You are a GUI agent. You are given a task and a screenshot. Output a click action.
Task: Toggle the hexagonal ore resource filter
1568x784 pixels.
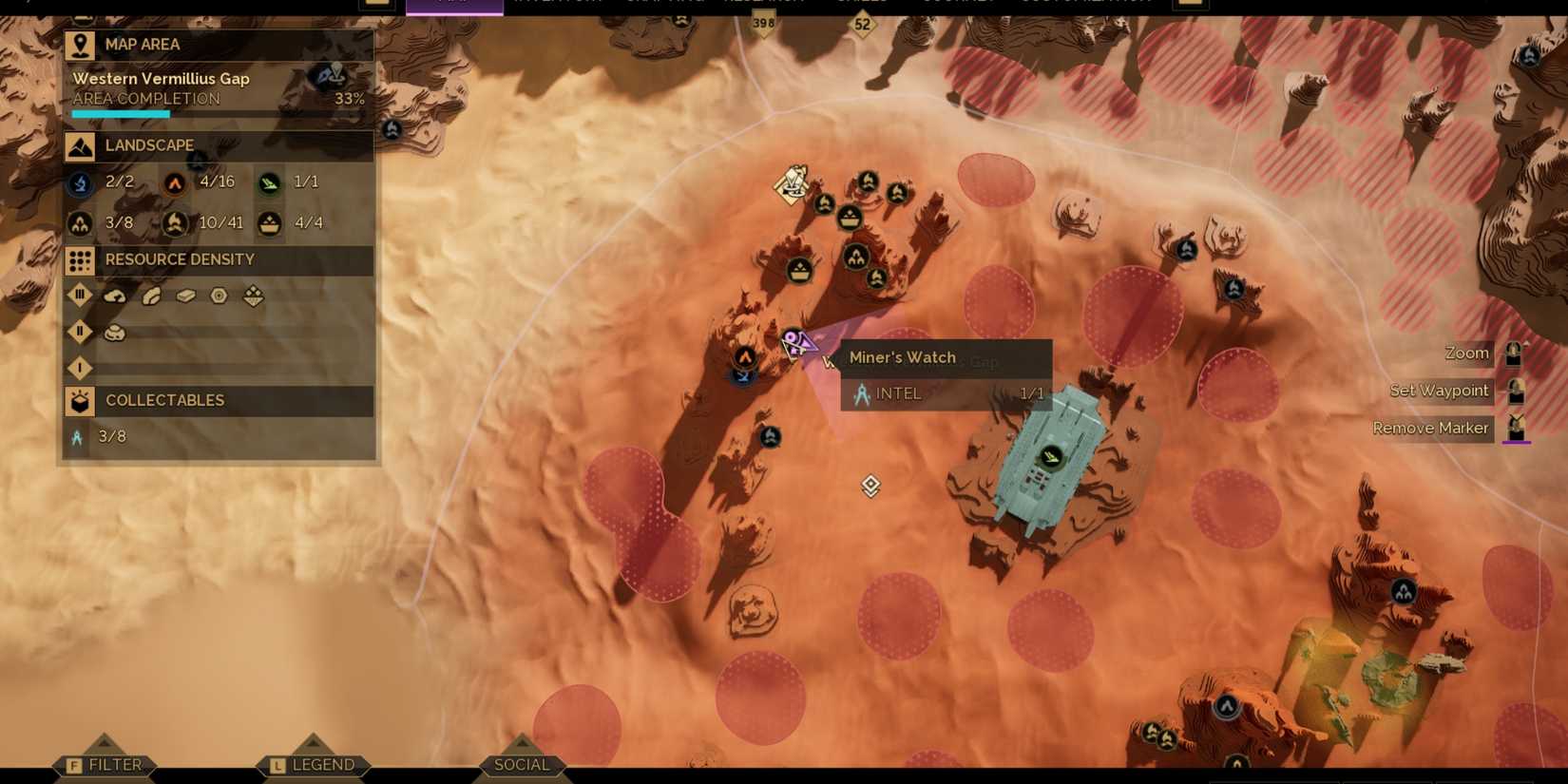(217, 296)
